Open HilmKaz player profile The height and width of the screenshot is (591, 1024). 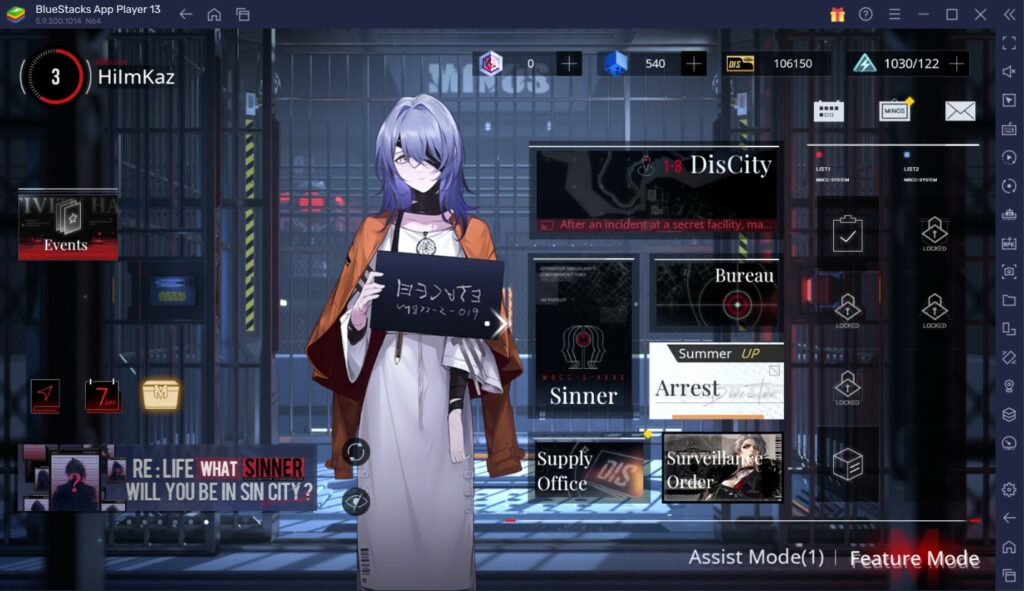coord(135,76)
